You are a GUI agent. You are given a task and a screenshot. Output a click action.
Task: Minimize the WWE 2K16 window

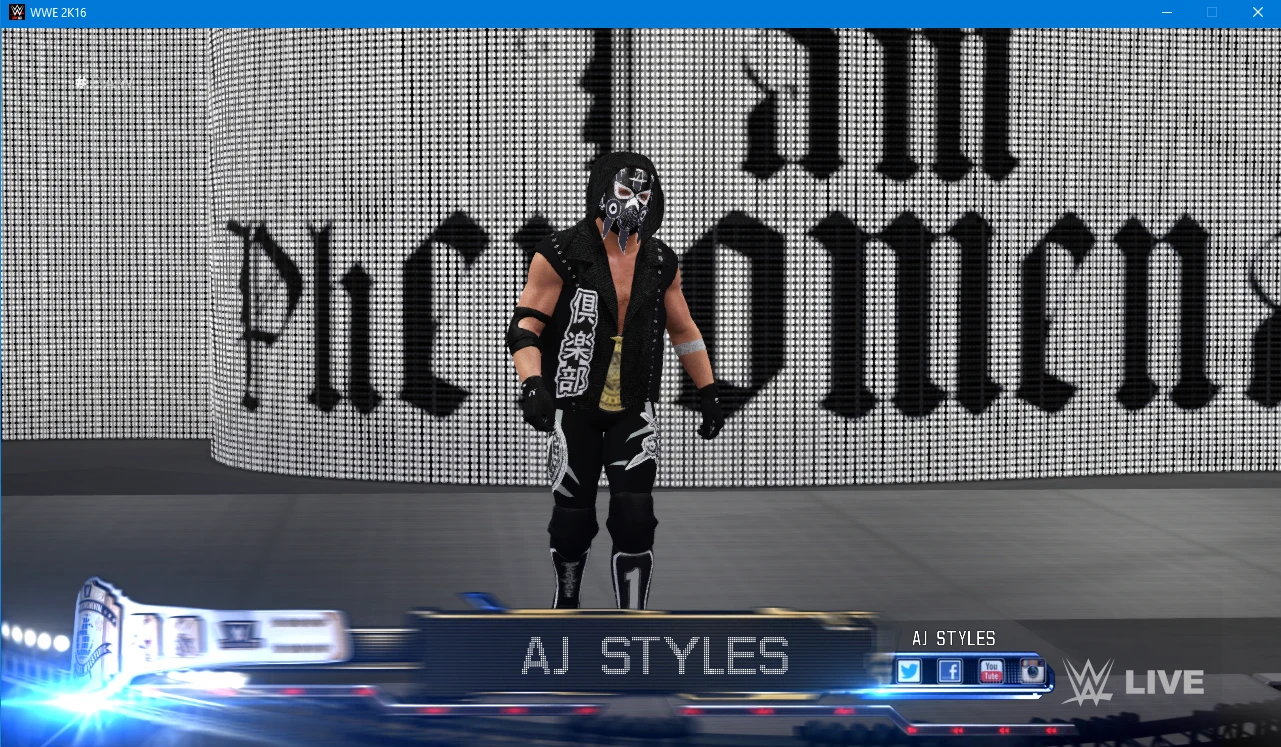coord(1166,12)
